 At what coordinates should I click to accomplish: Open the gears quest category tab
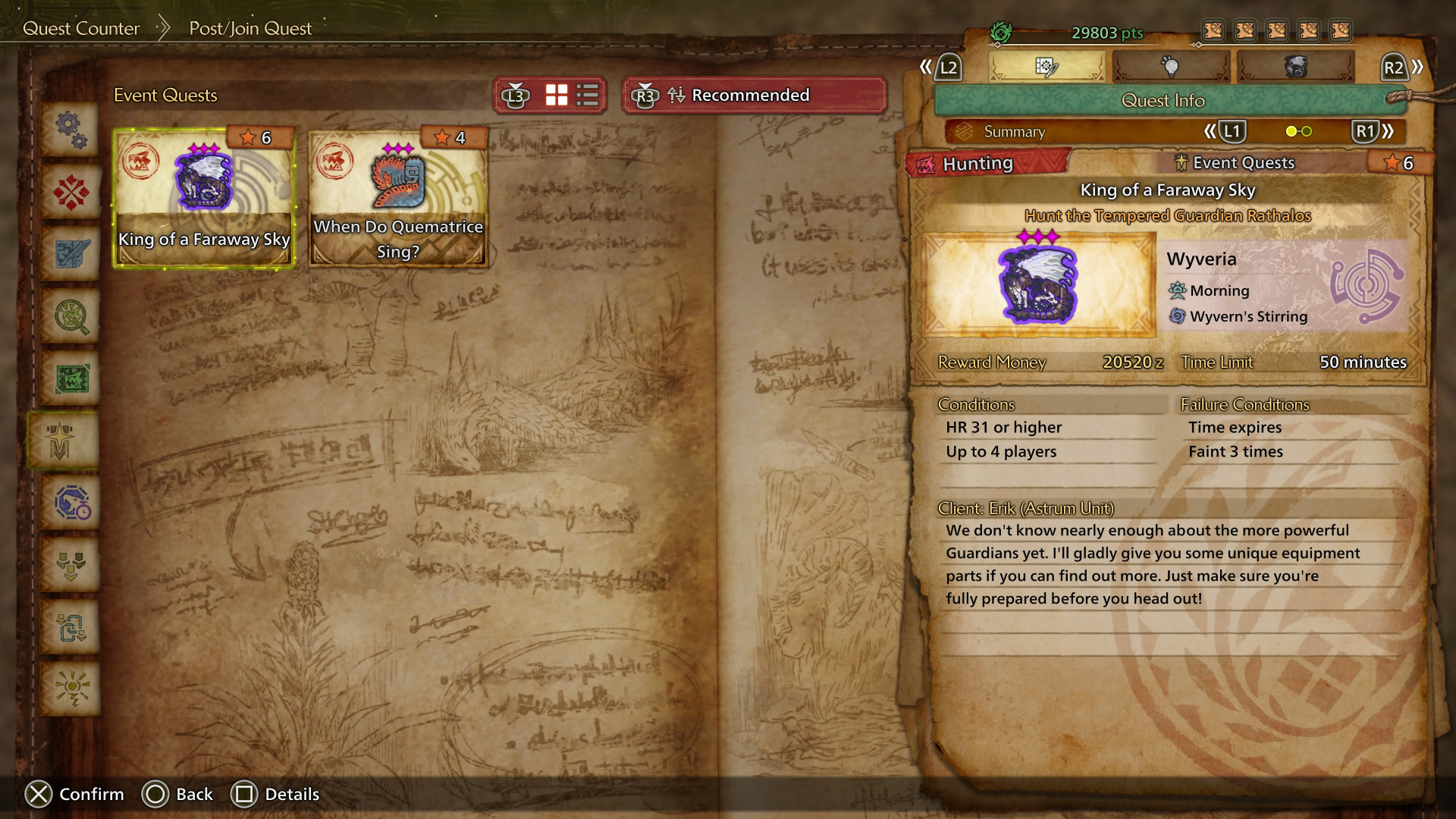(71, 130)
